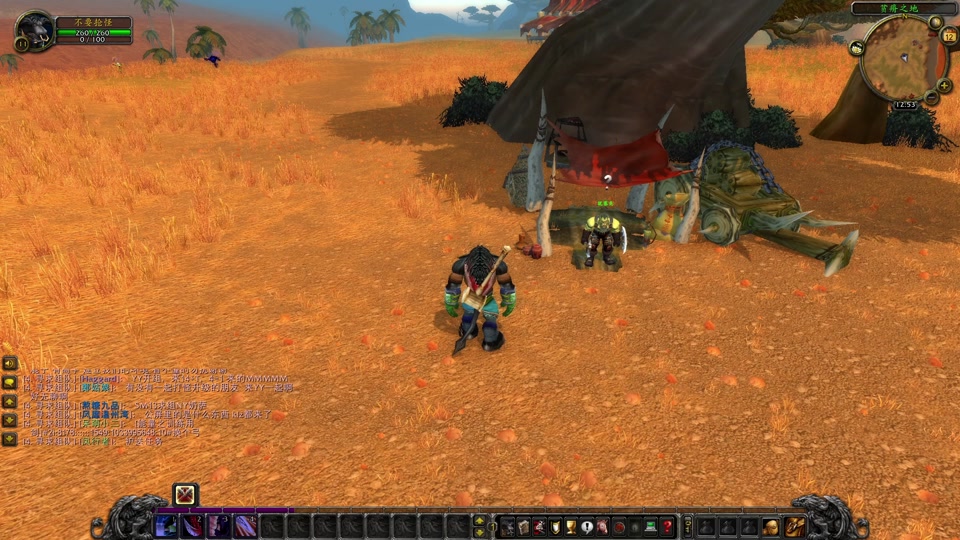The width and height of the screenshot is (960, 540).
Task: Toggle the minimap tracking button
Action: (857, 47)
